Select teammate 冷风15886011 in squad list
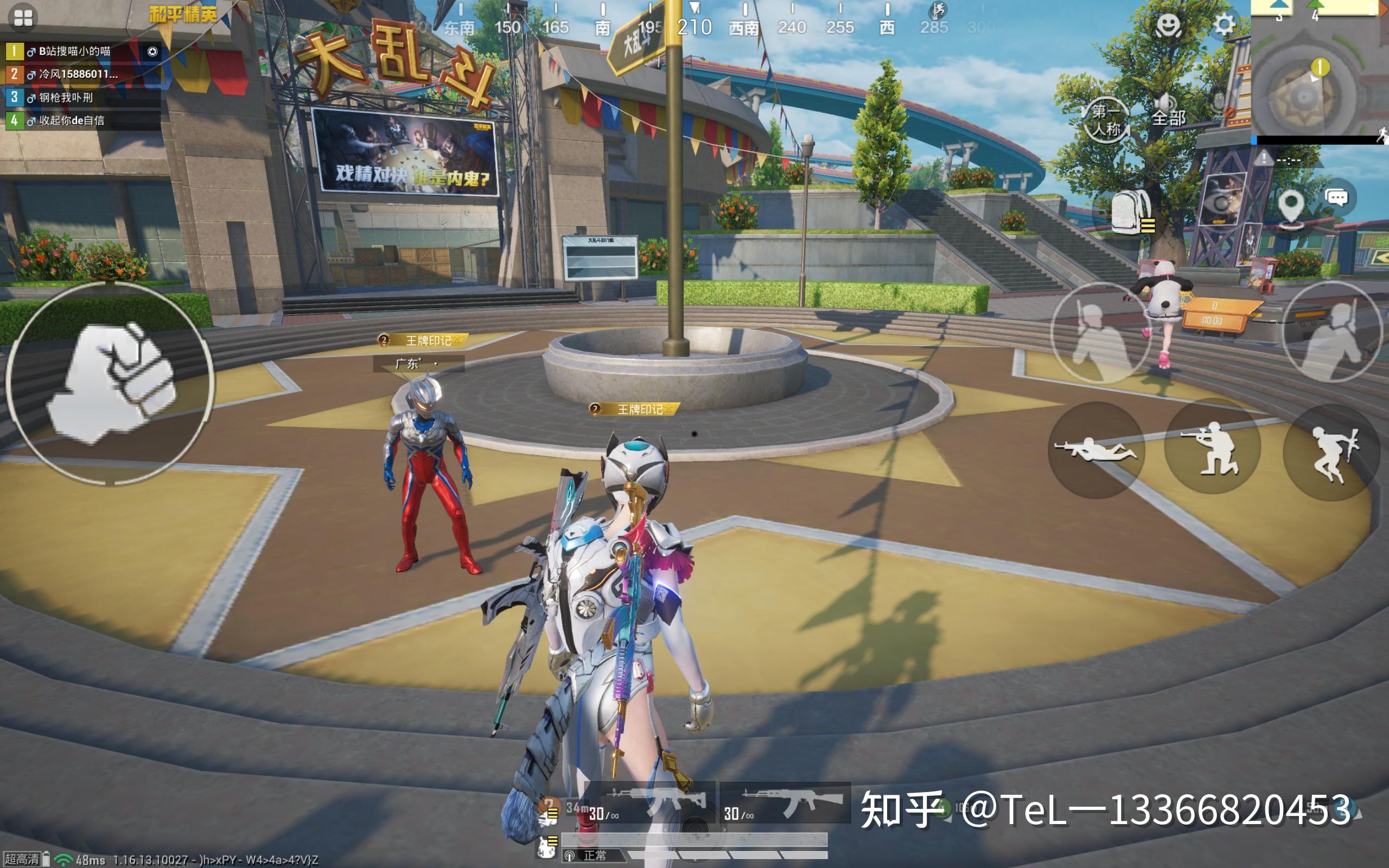1389x868 pixels. 78,74
